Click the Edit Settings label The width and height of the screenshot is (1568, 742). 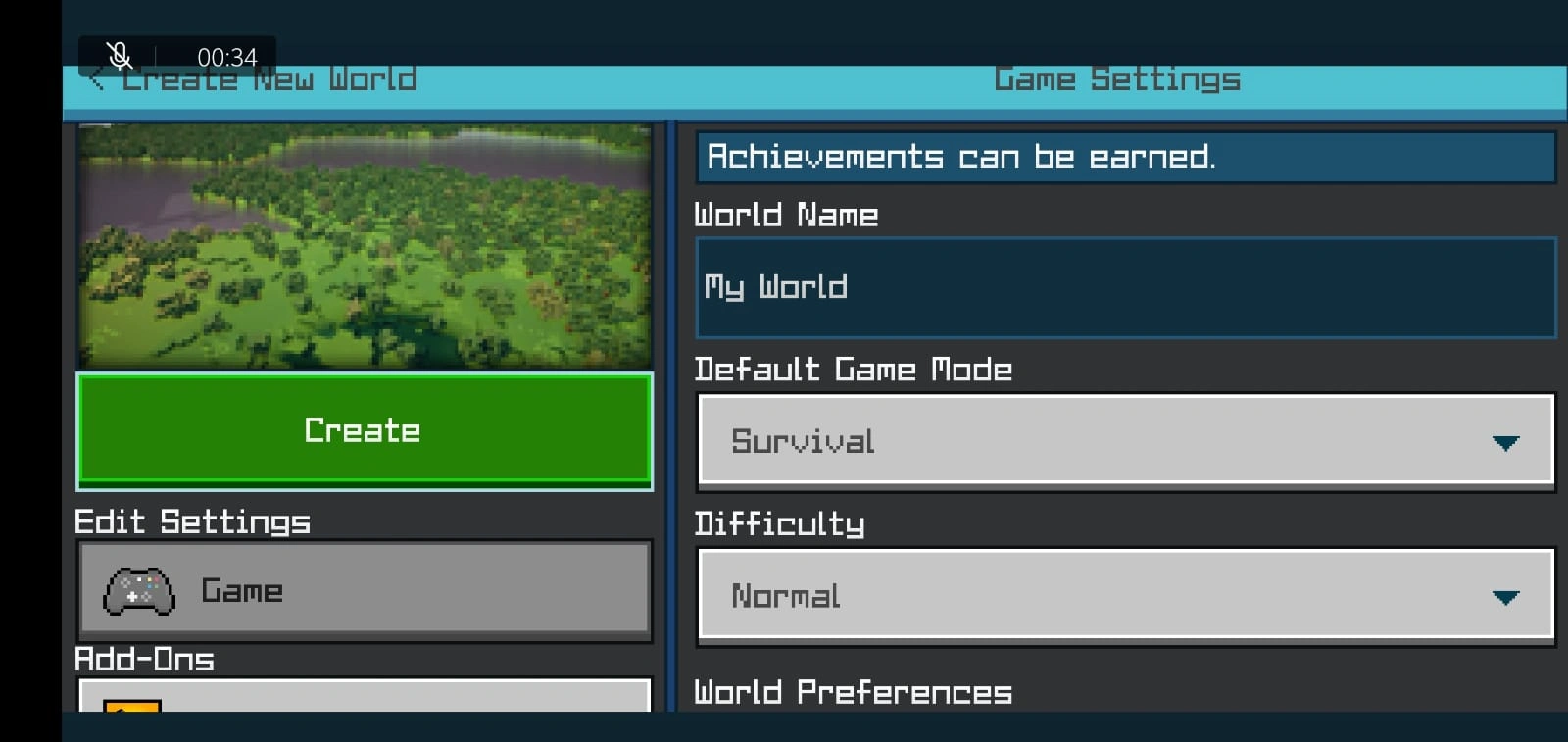click(x=193, y=521)
